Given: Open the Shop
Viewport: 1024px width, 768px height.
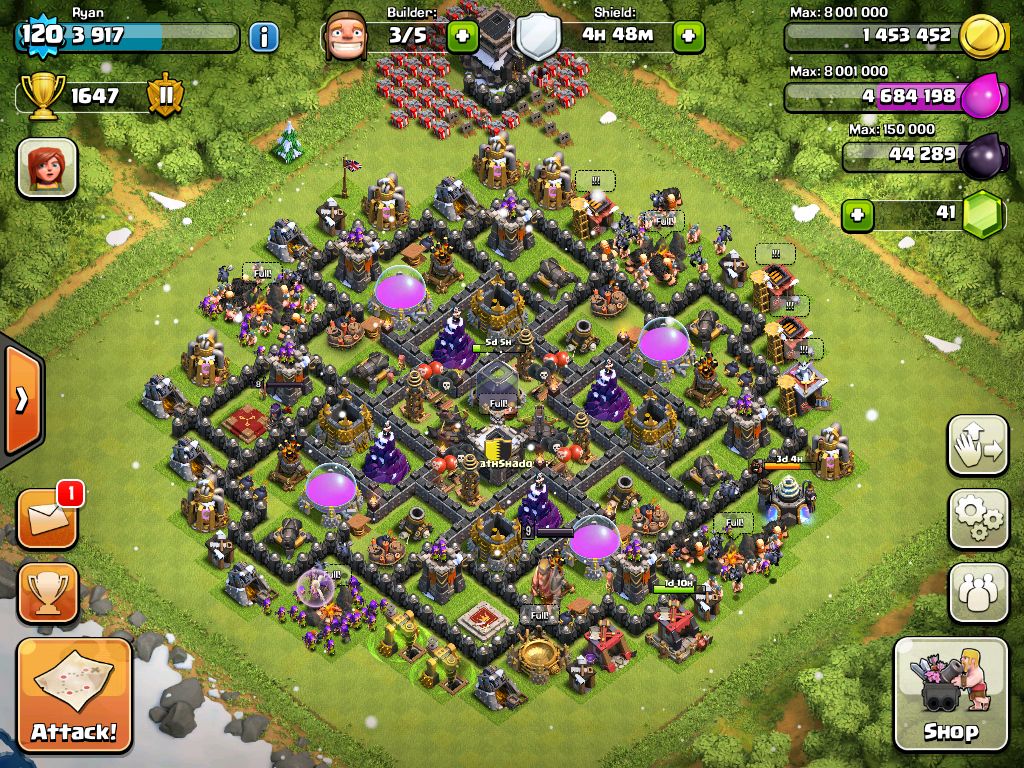Looking at the screenshot, I should (950, 693).
